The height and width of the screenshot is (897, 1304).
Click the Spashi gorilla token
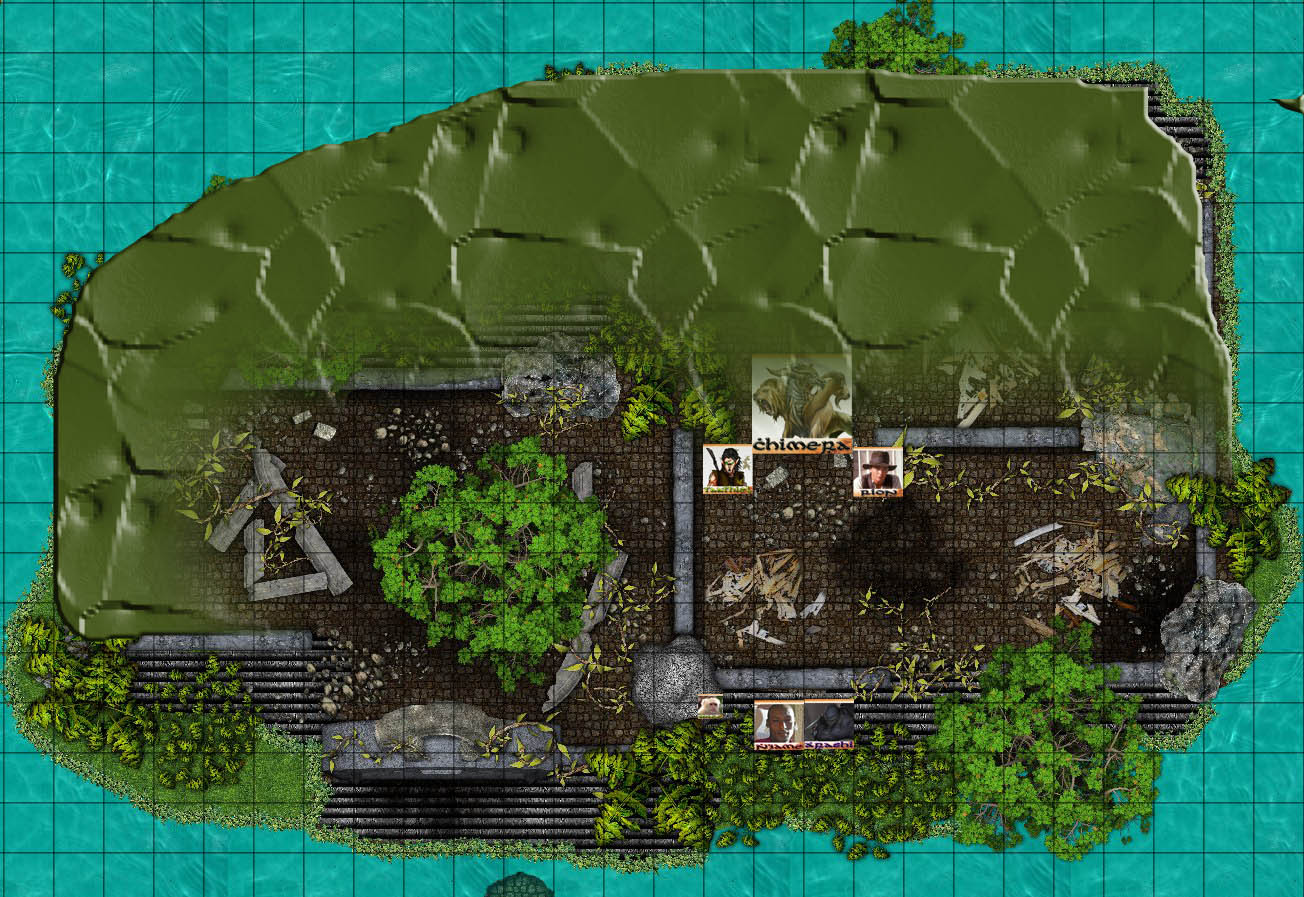pos(829,724)
